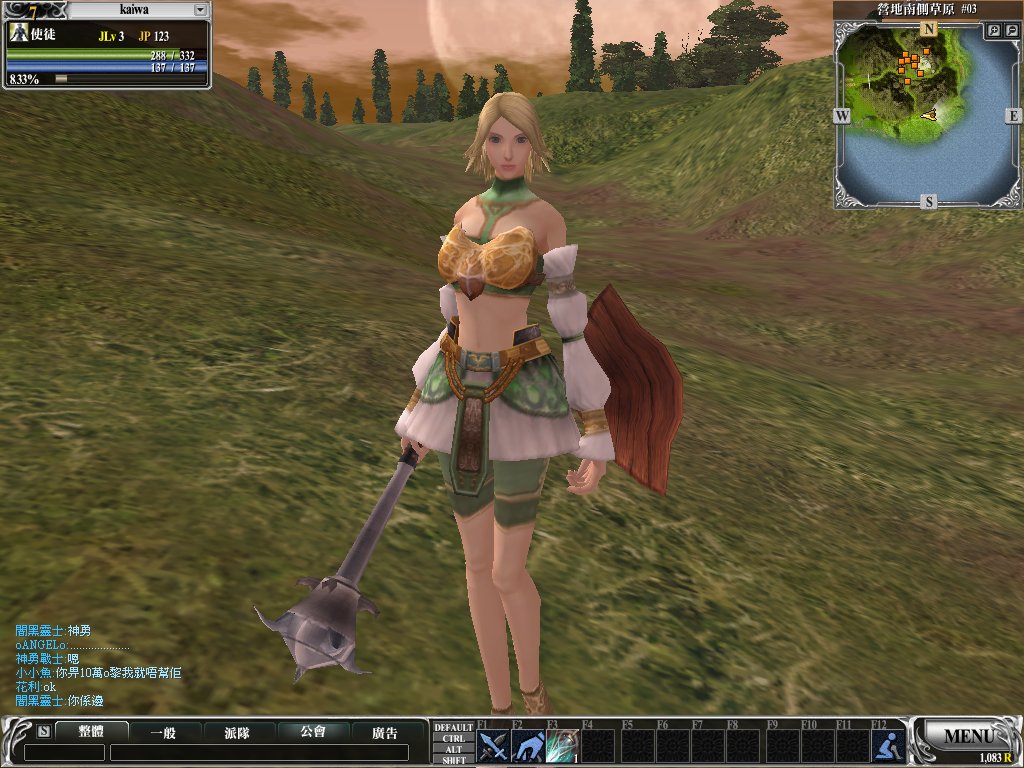
Task: Switch to the CTRL hotbar set
Action: click(x=453, y=738)
